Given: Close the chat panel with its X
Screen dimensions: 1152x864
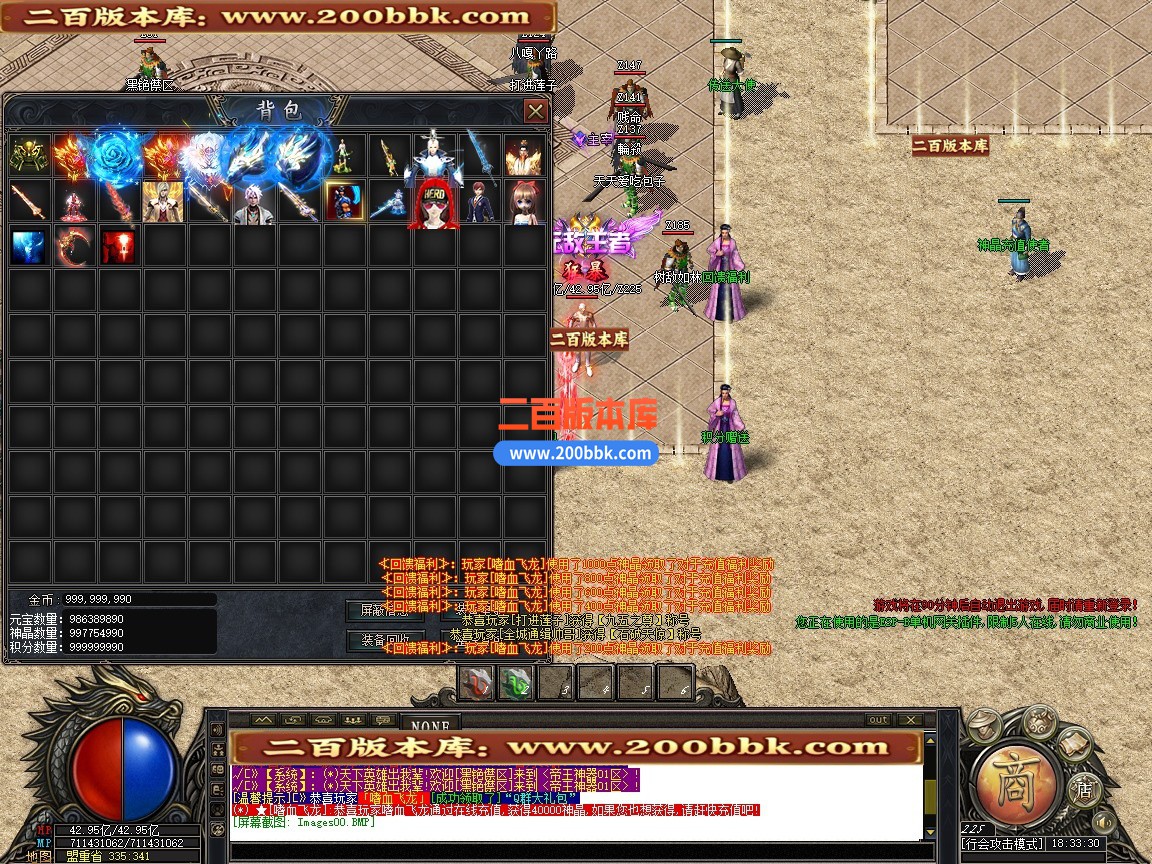Looking at the screenshot, I should 909,719.
